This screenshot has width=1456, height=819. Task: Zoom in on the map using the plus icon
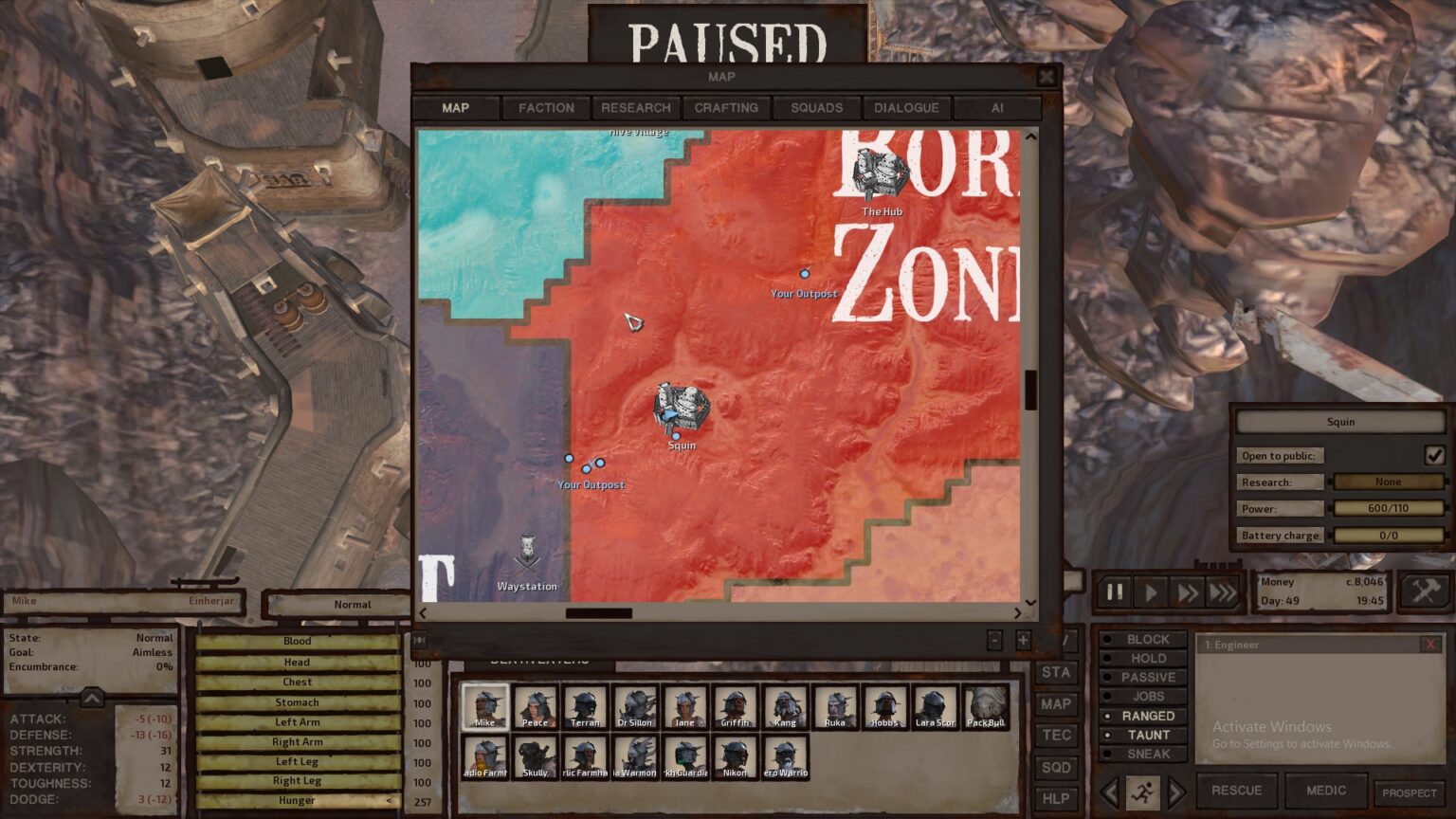point(1022,641)
